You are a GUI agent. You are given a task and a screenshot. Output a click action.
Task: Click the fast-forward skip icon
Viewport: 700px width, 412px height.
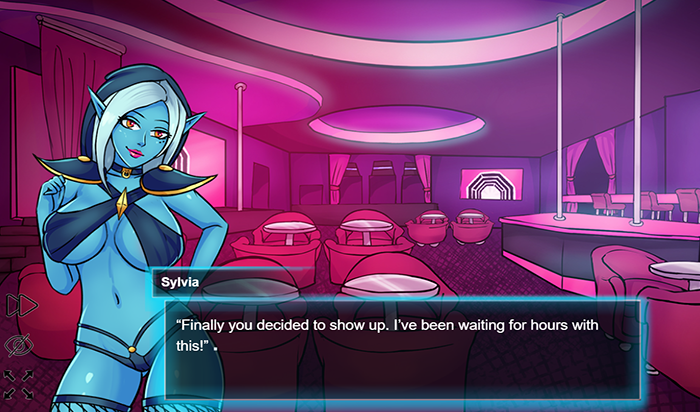point(19,306)
